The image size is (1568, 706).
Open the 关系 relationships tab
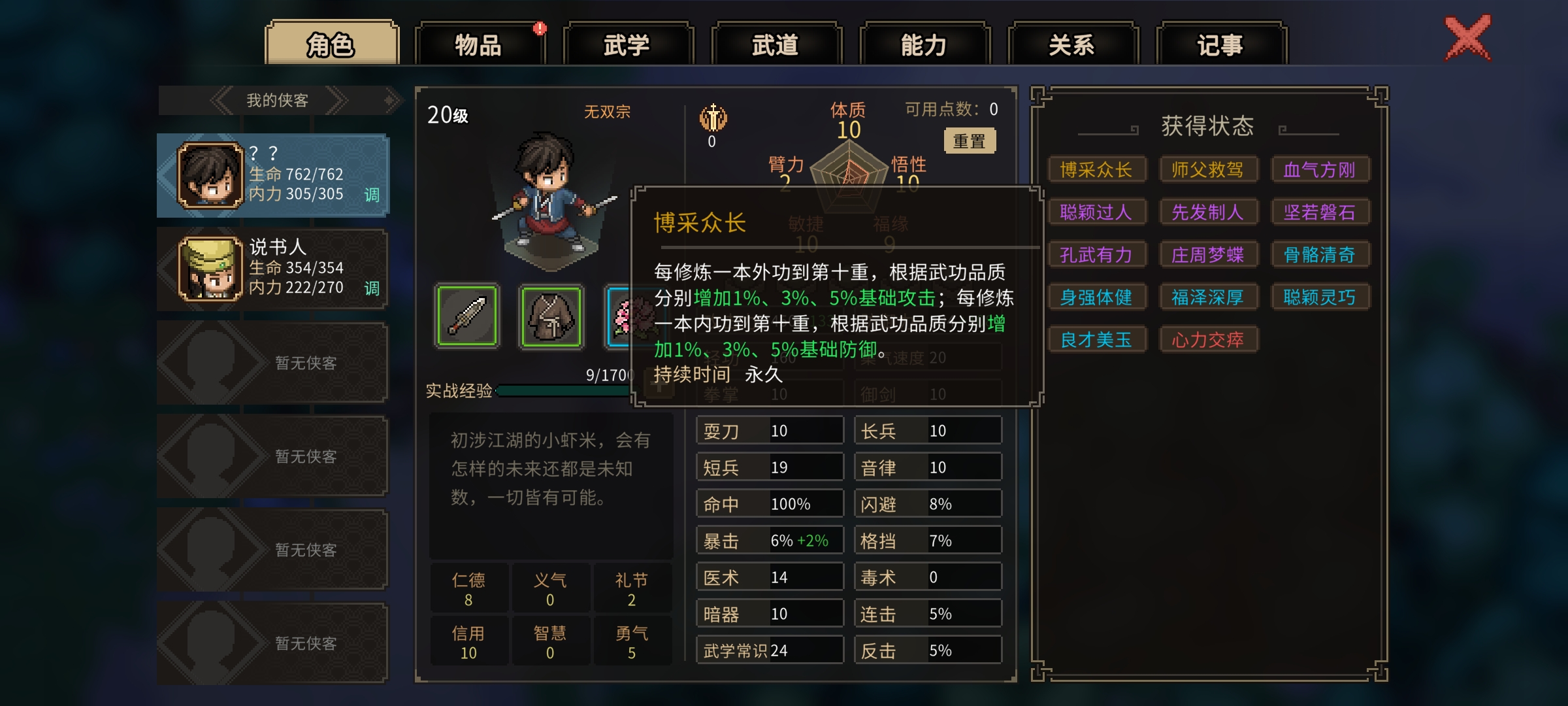coord(1072,44)
